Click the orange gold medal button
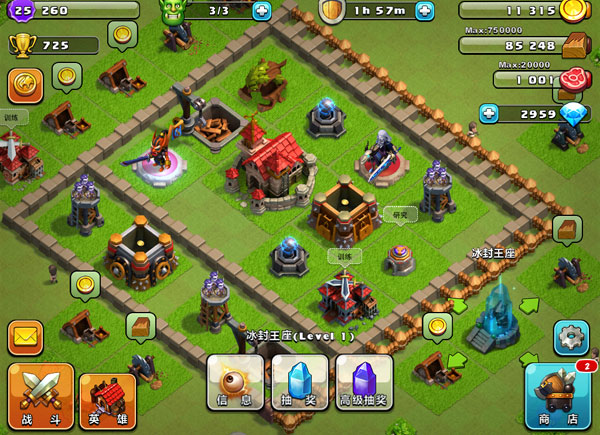Screen dimensions: 600x435 point(25,85)
